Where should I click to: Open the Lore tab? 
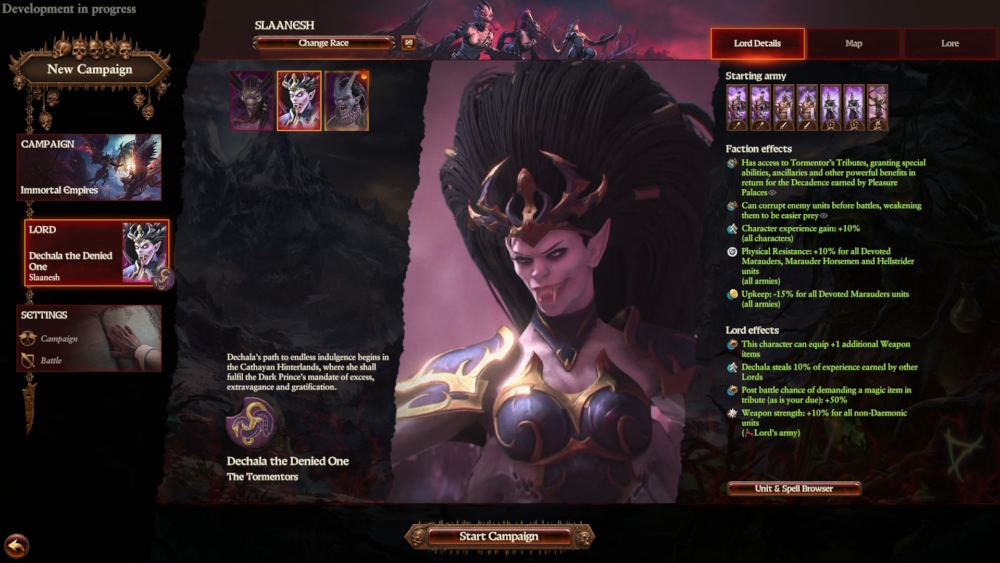pyautogui.click(x=949, y=43)
